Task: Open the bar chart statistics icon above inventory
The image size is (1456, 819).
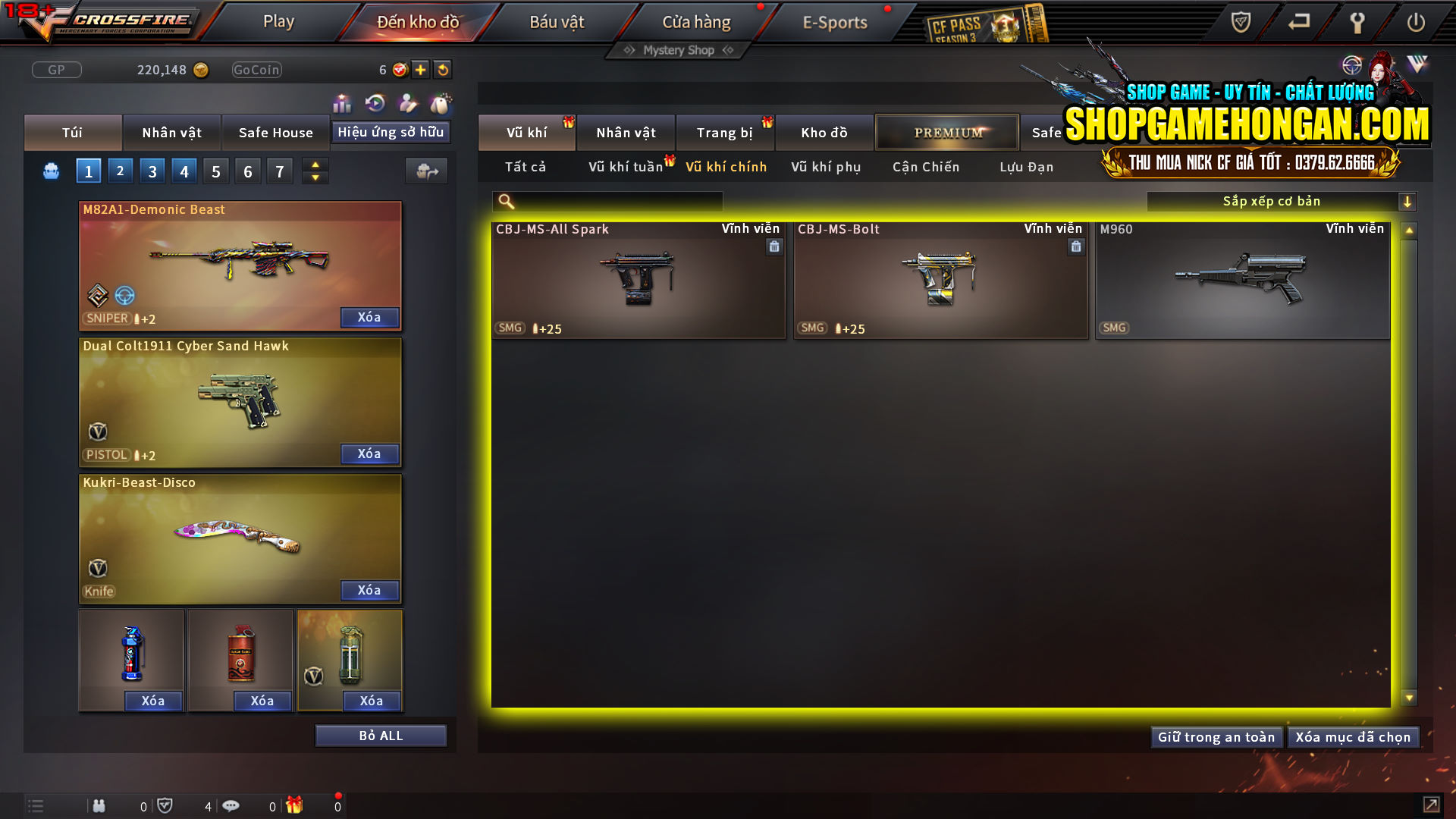Action: (x=342, y=103)
